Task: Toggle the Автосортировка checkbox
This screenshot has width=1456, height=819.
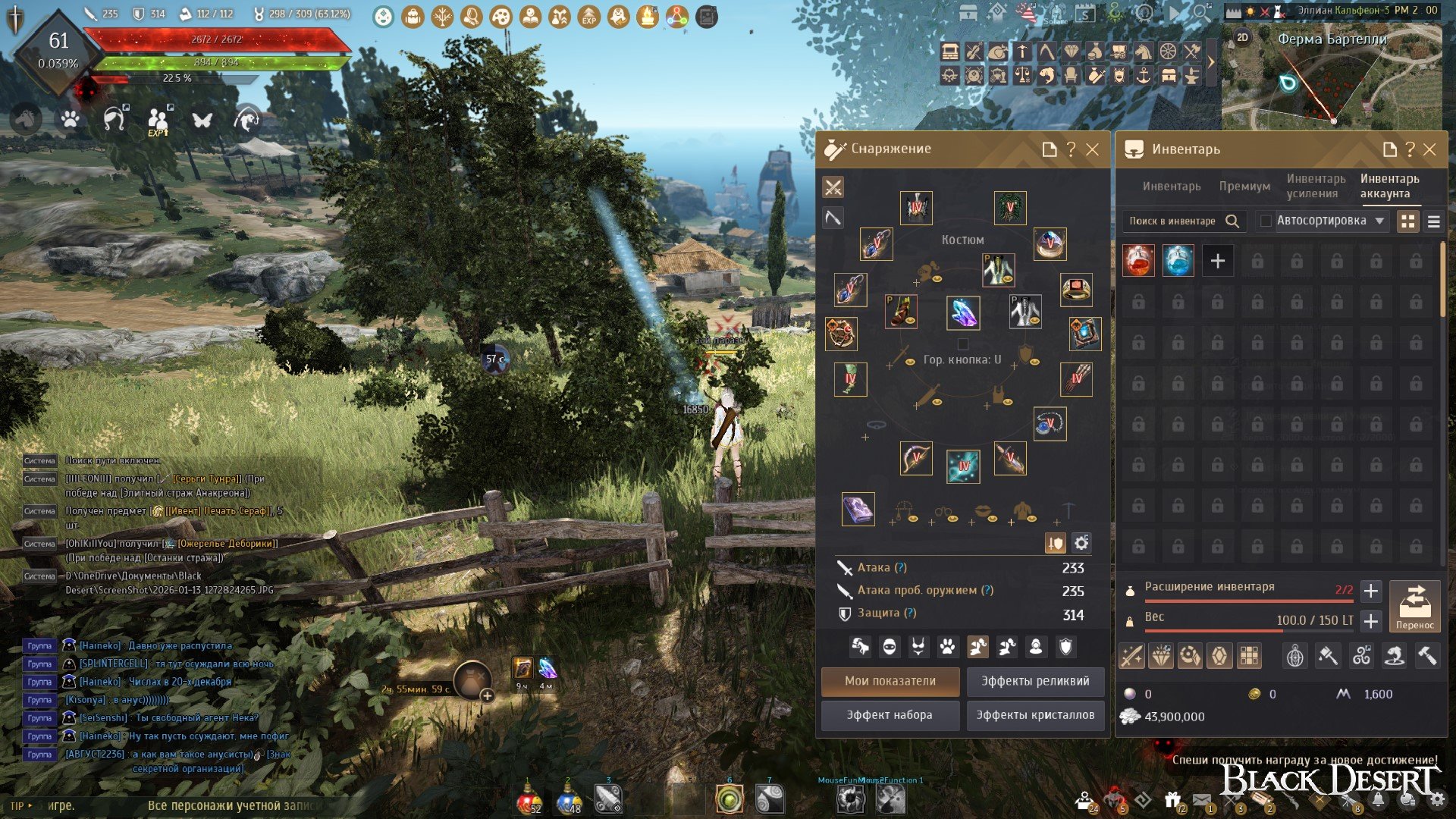Action: (x=1266, y=221)
